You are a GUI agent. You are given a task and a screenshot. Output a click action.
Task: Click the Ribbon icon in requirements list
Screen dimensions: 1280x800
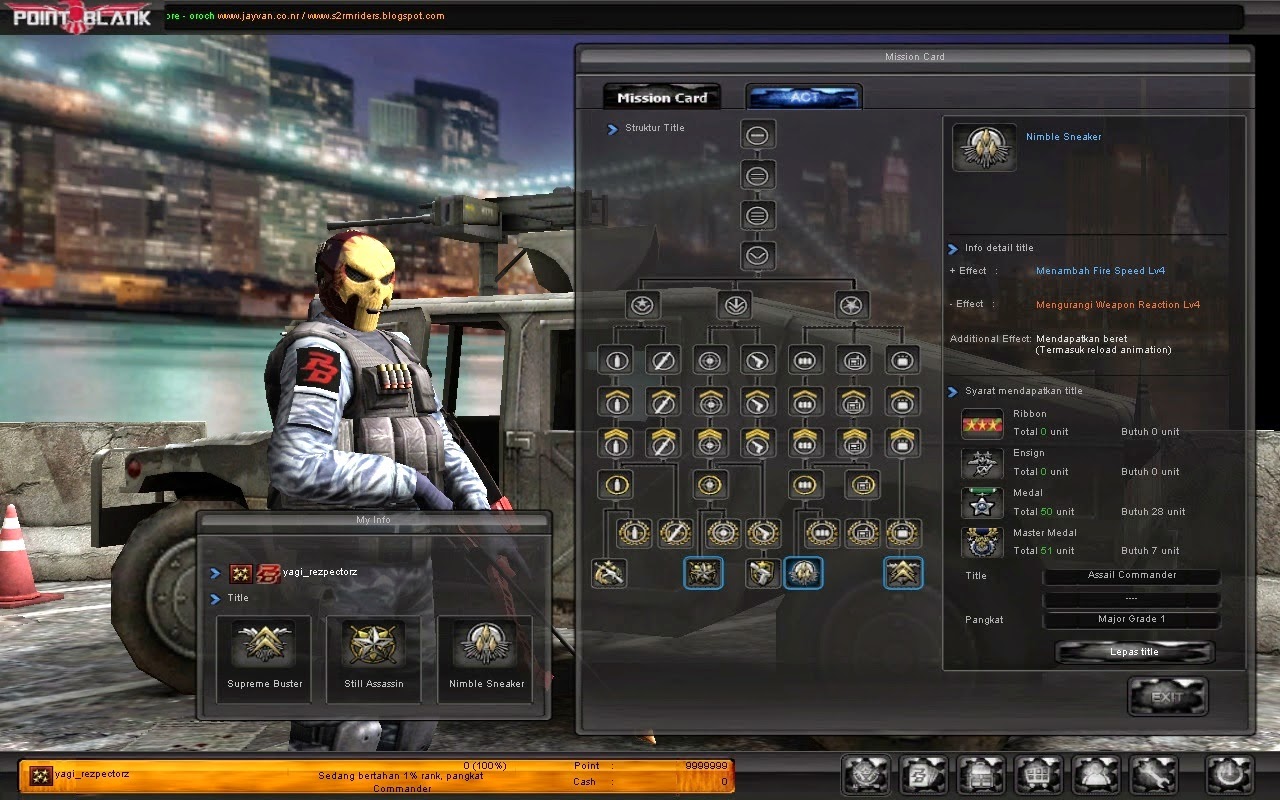pos(981,423)
